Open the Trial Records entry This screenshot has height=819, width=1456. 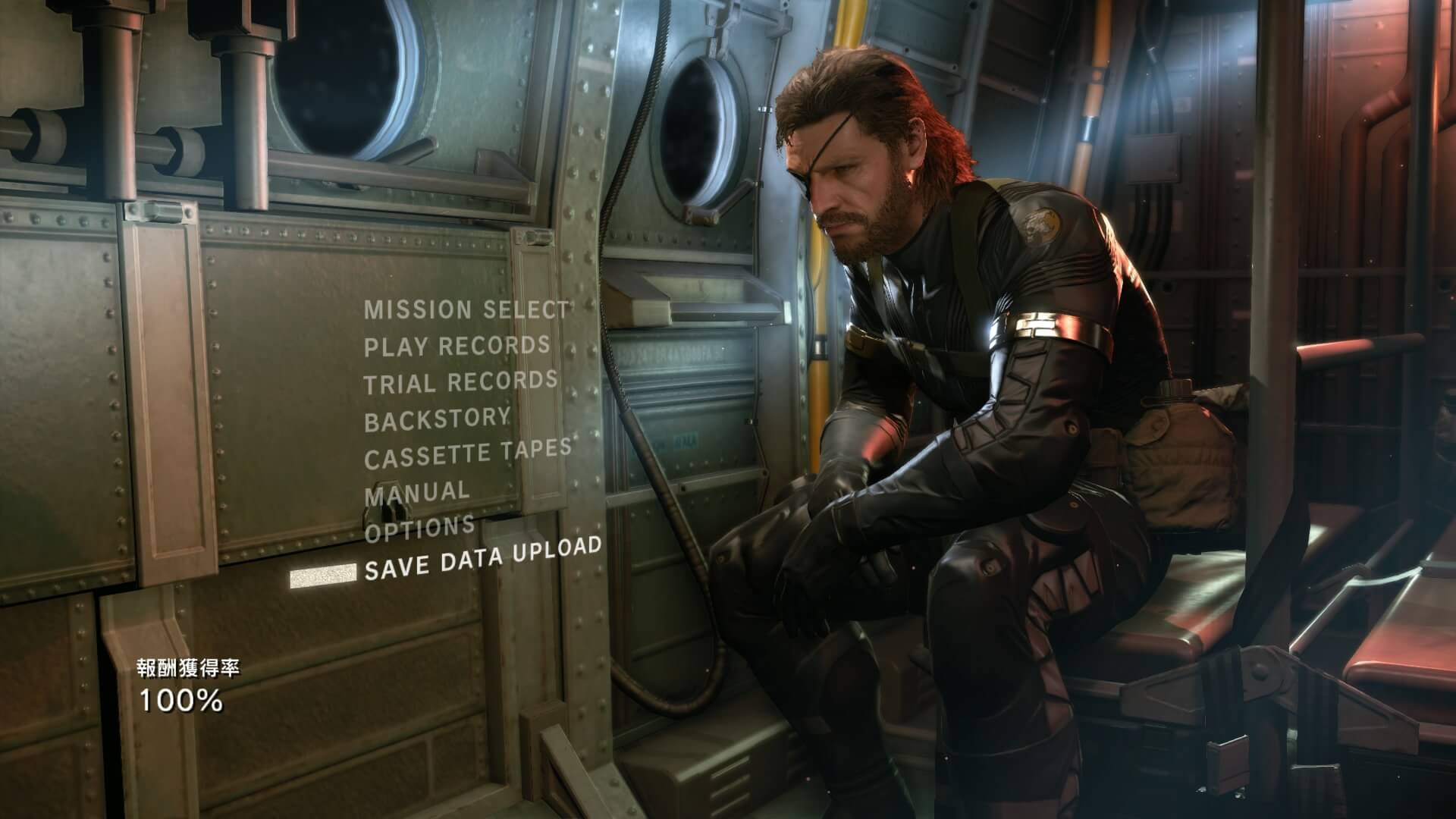coord(460,382)
